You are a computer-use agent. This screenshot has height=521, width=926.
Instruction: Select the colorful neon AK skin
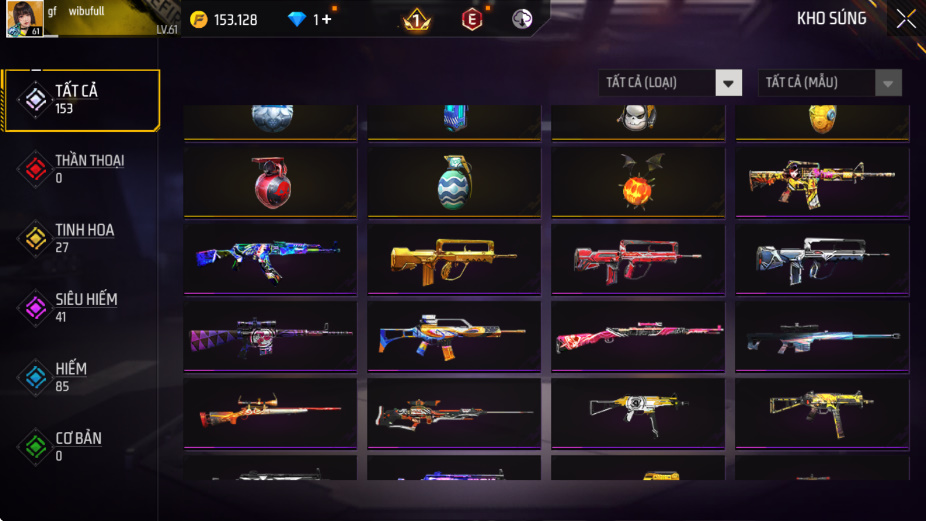tap(270, 259)
